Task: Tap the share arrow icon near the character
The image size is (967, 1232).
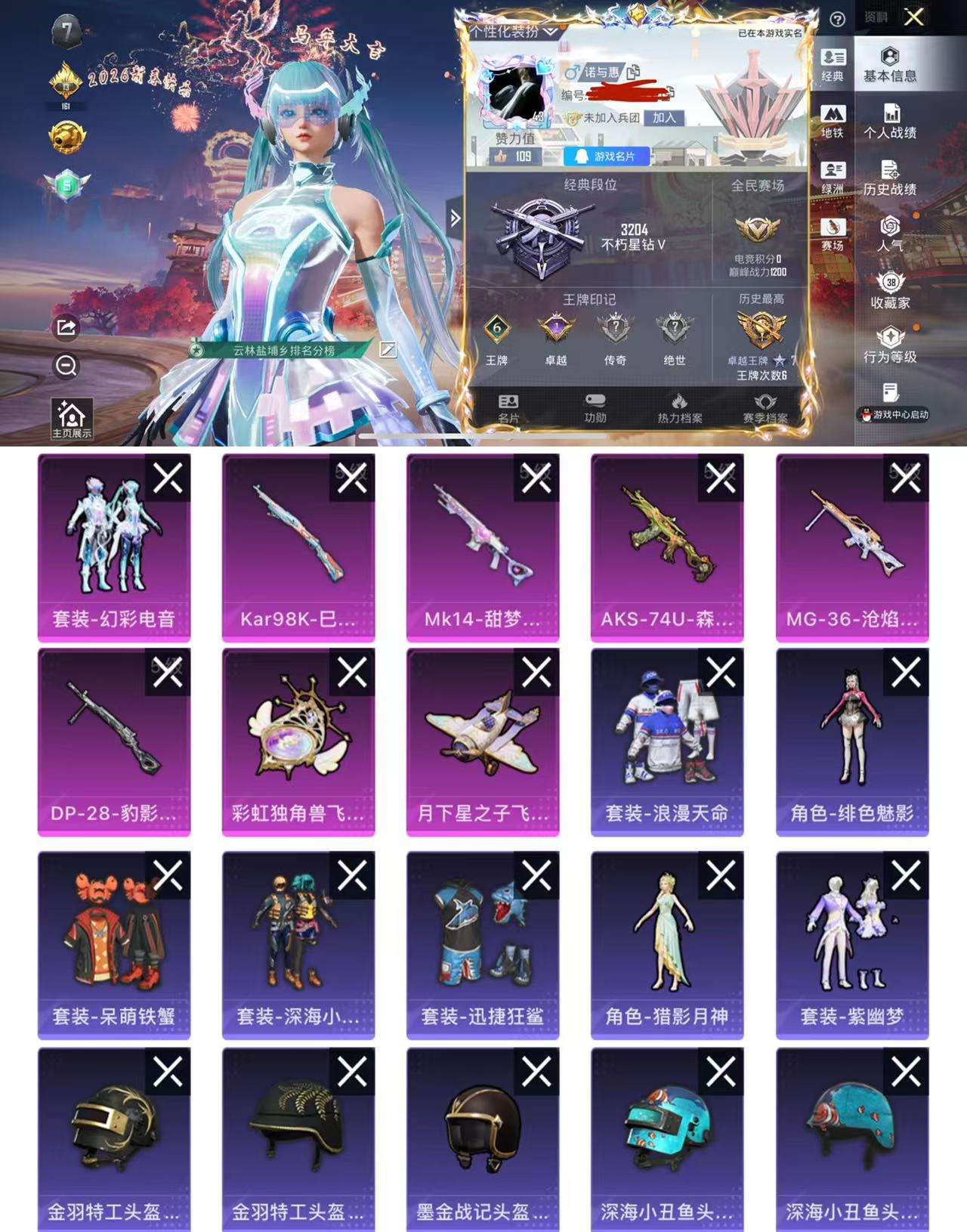Action: (x=66, y=327)
